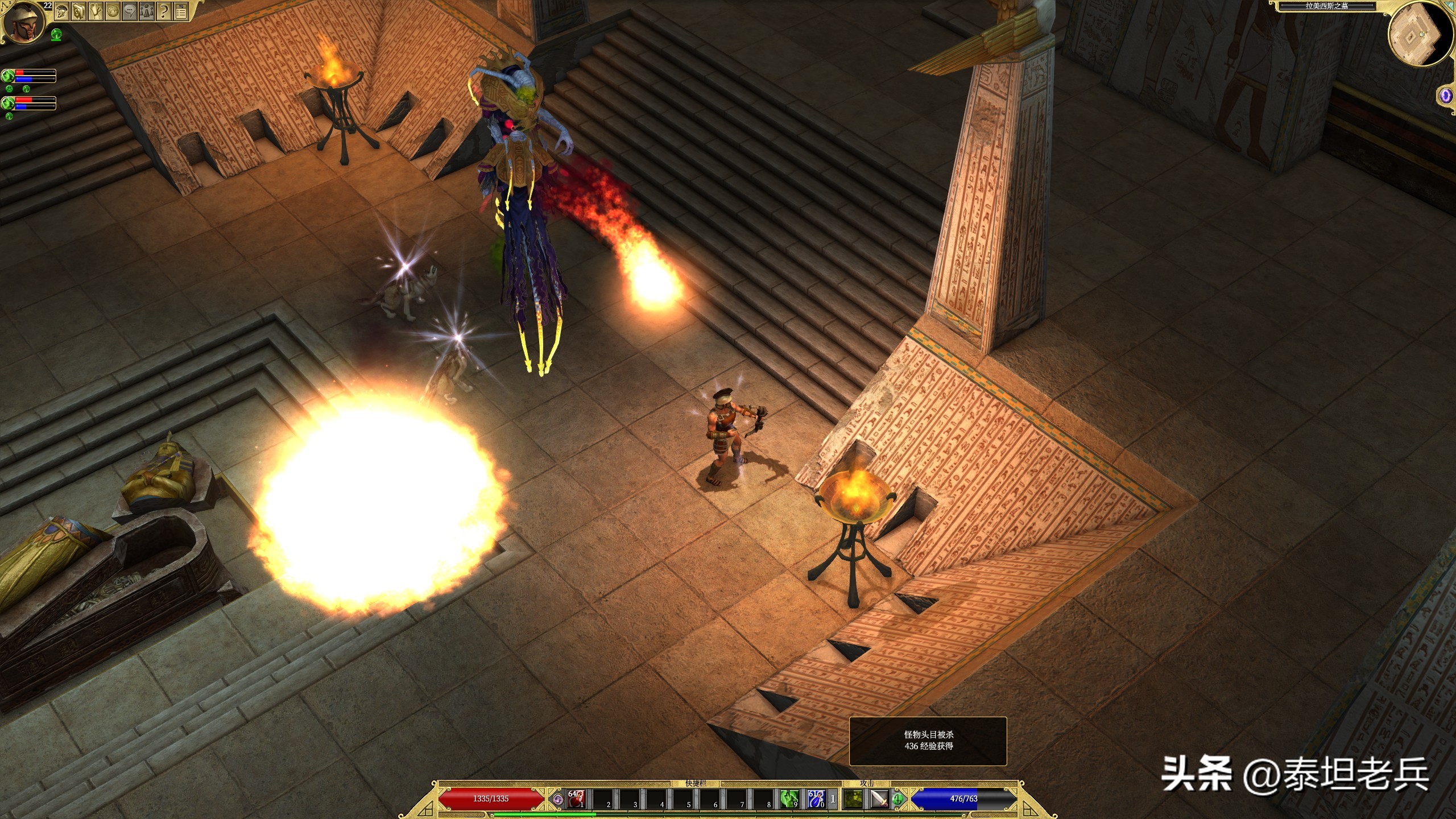Use the blue mana potion slot
1456x819 pixels.
816,799
